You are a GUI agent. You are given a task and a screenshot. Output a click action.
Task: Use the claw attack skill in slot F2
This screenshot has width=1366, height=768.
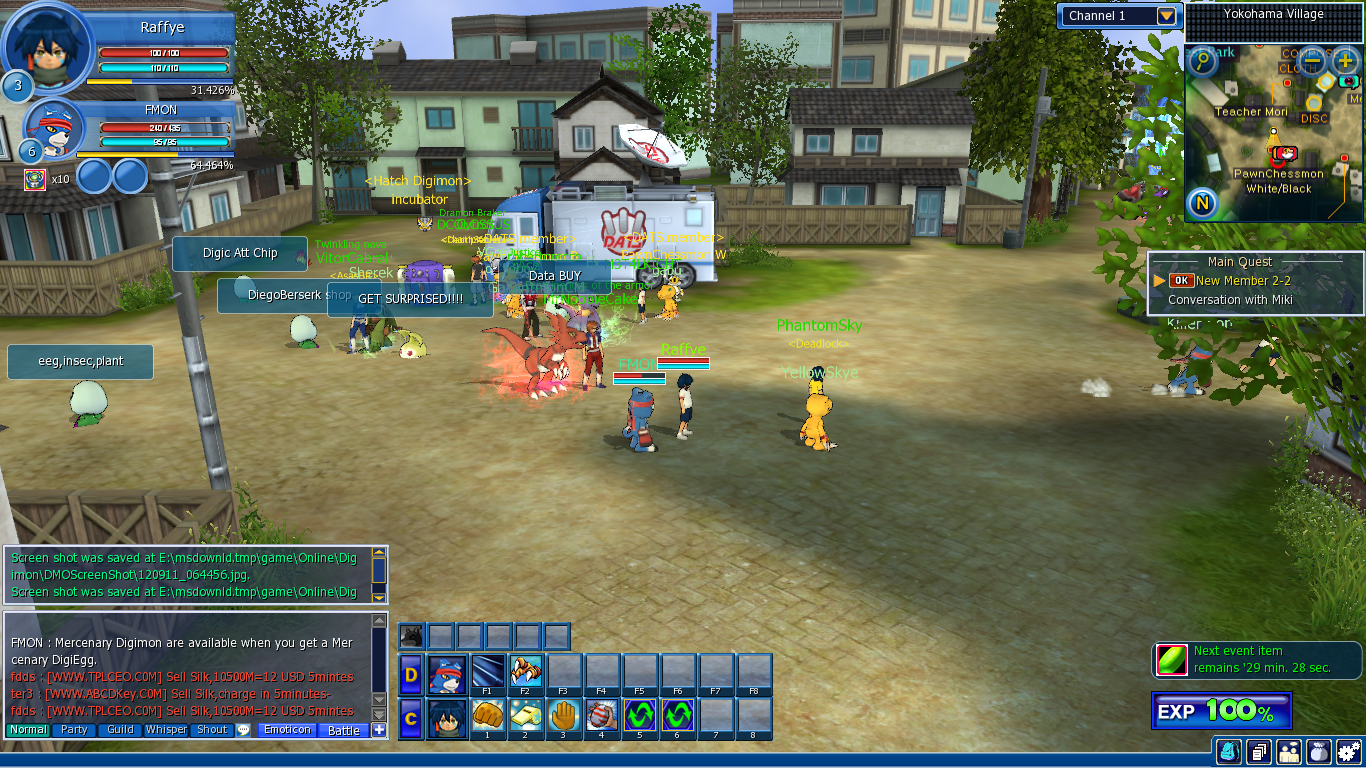(x=524, y=672)
